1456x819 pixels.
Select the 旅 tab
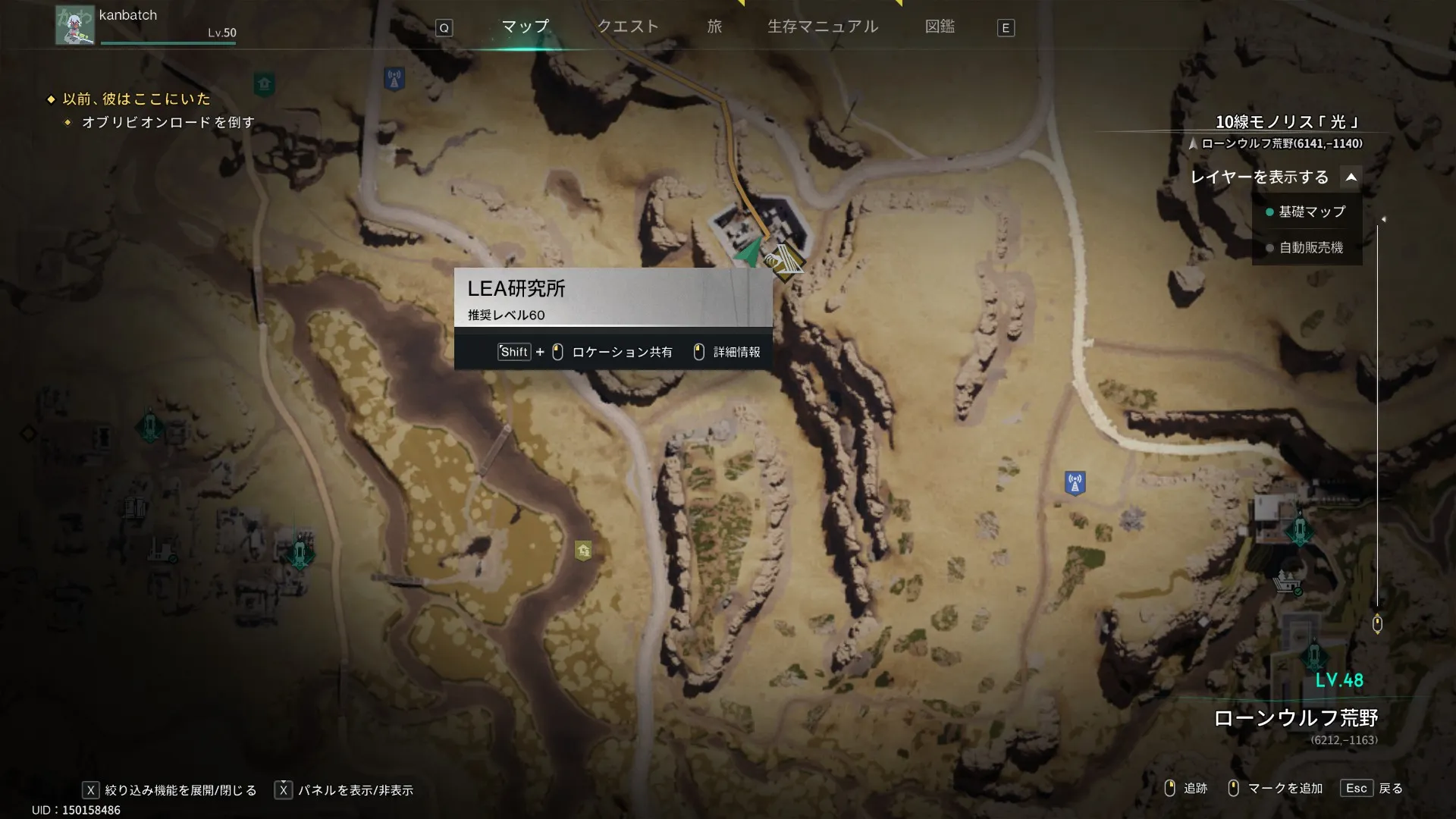pos(714,27)
